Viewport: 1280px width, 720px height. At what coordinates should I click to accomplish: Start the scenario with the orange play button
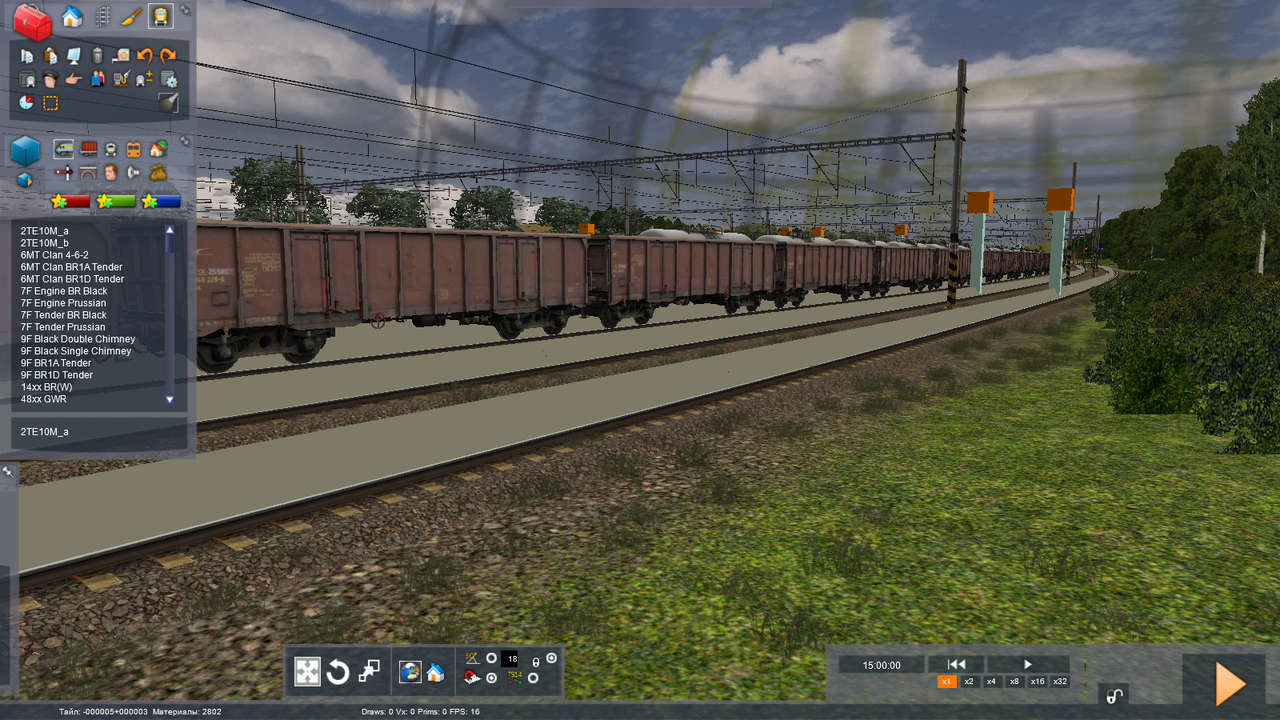tap(1228, 684)
